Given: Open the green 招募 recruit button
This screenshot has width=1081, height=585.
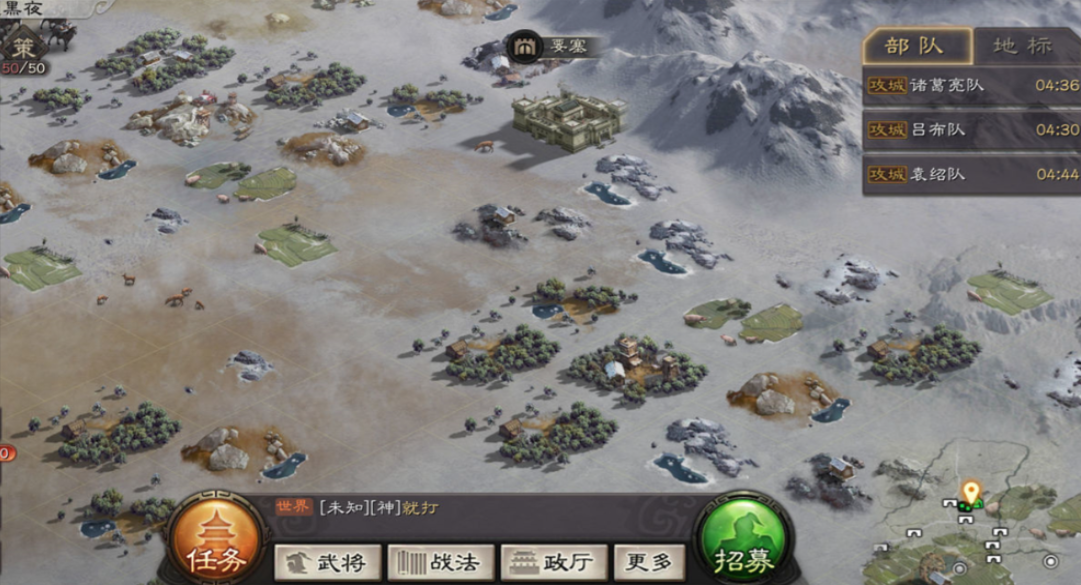Looking at the screenshot, I should pyautogui.click(x=743, y=545).
